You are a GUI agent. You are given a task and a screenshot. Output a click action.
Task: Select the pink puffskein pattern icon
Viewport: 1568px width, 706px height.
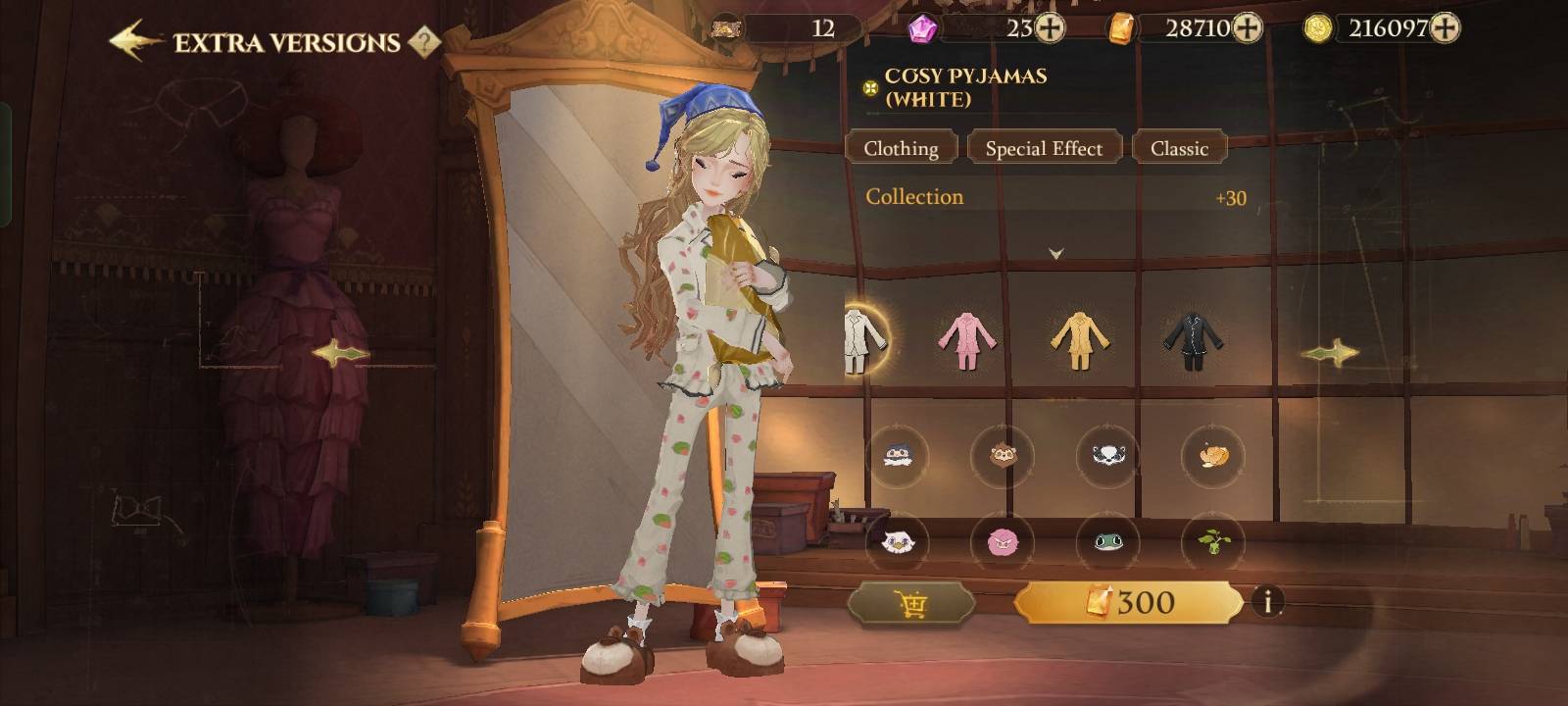(x=1003, y=540)
